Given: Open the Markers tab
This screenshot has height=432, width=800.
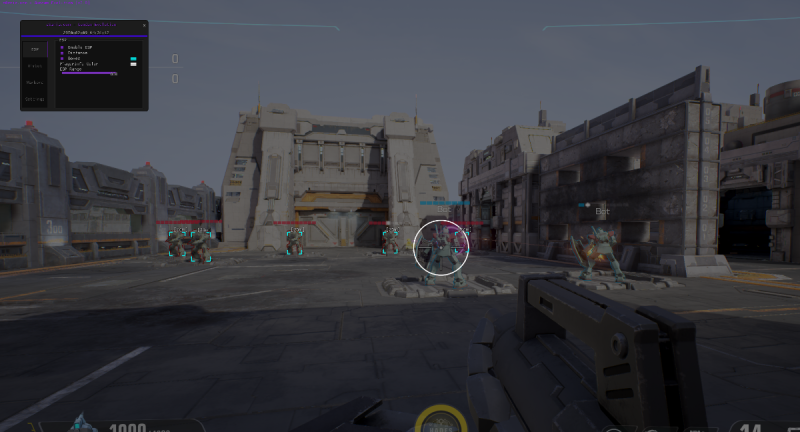Looking at the screenshot, I should (35, 82).
